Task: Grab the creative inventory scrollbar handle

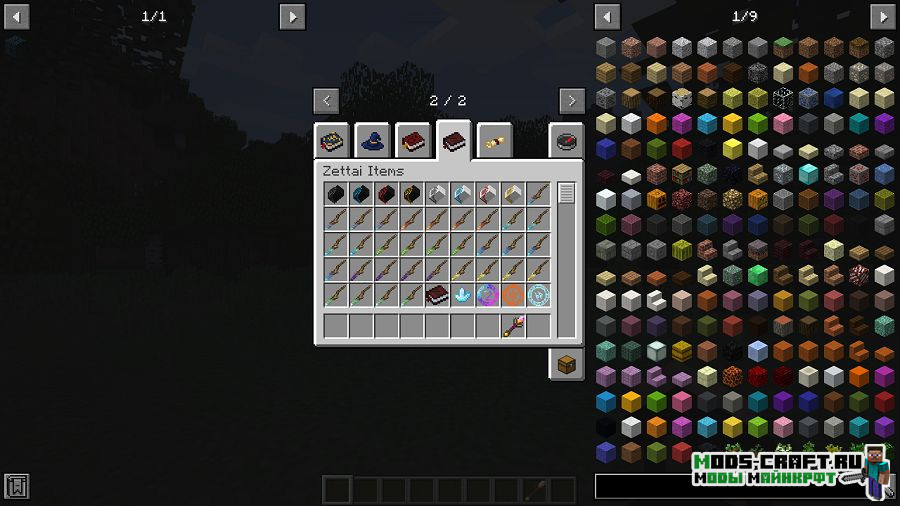Action: pyautogui.click(x=567, y=194)
